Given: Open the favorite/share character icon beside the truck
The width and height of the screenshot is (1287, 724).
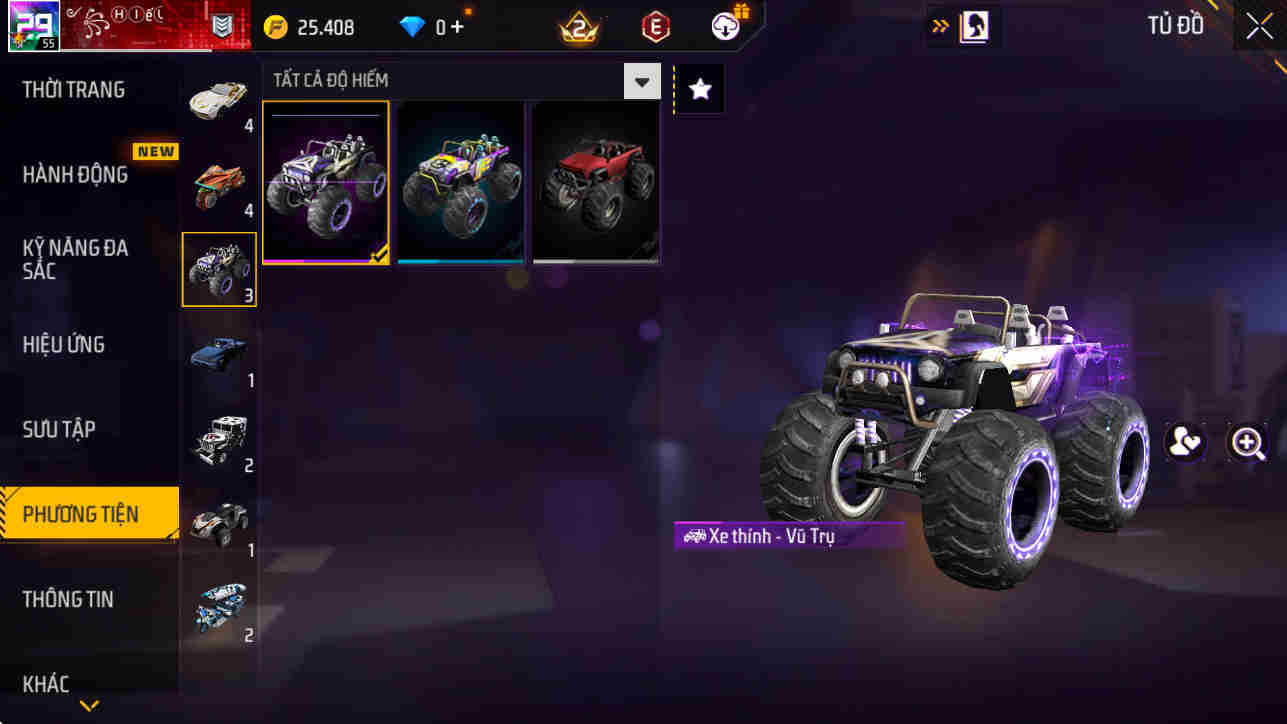Looking at the screenshot, I should [x=1186, y=442].
